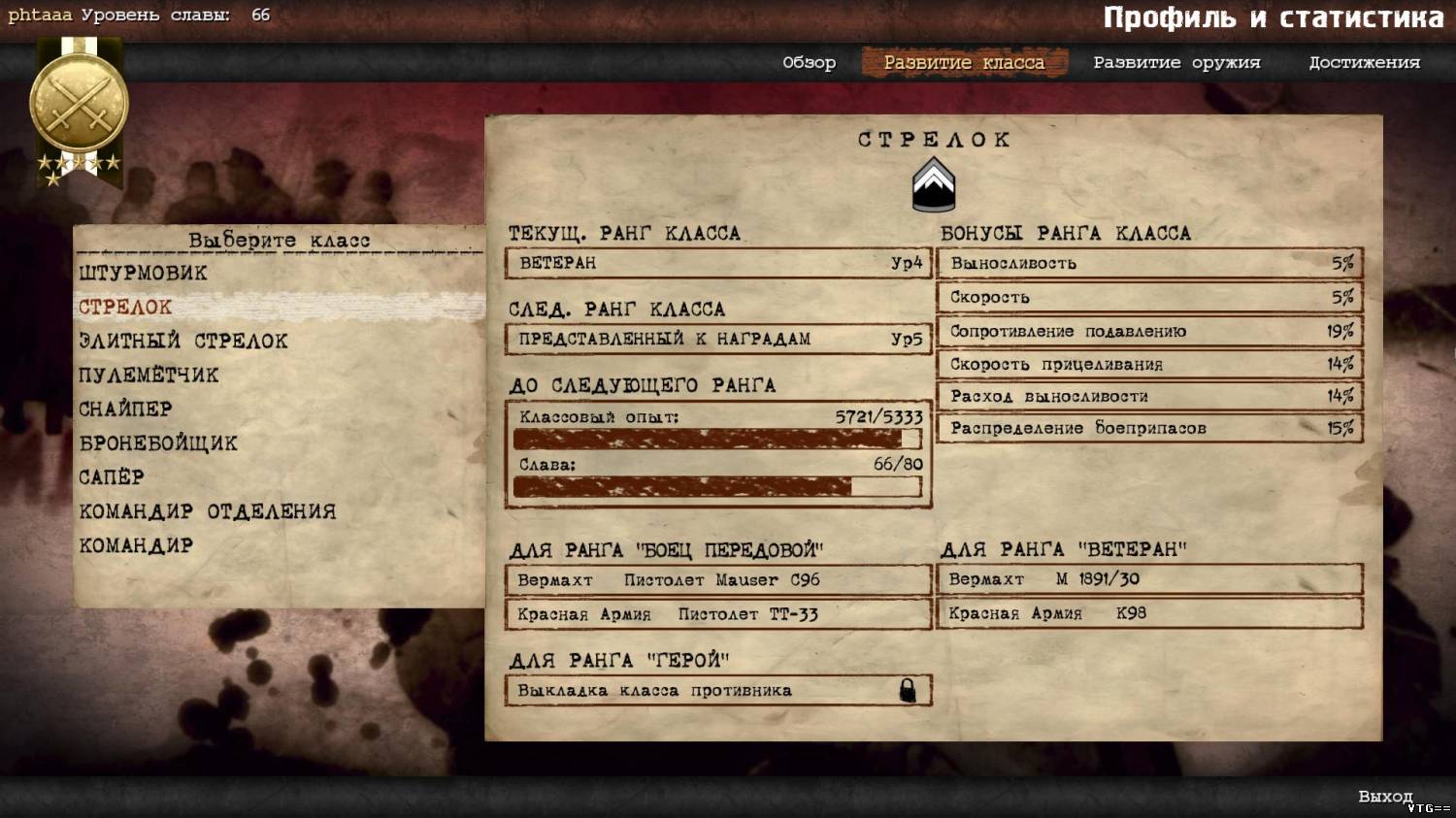Pick the Пулемётчик class
Viewport: 1456px width, 818px height.
[x=149, y=376]
